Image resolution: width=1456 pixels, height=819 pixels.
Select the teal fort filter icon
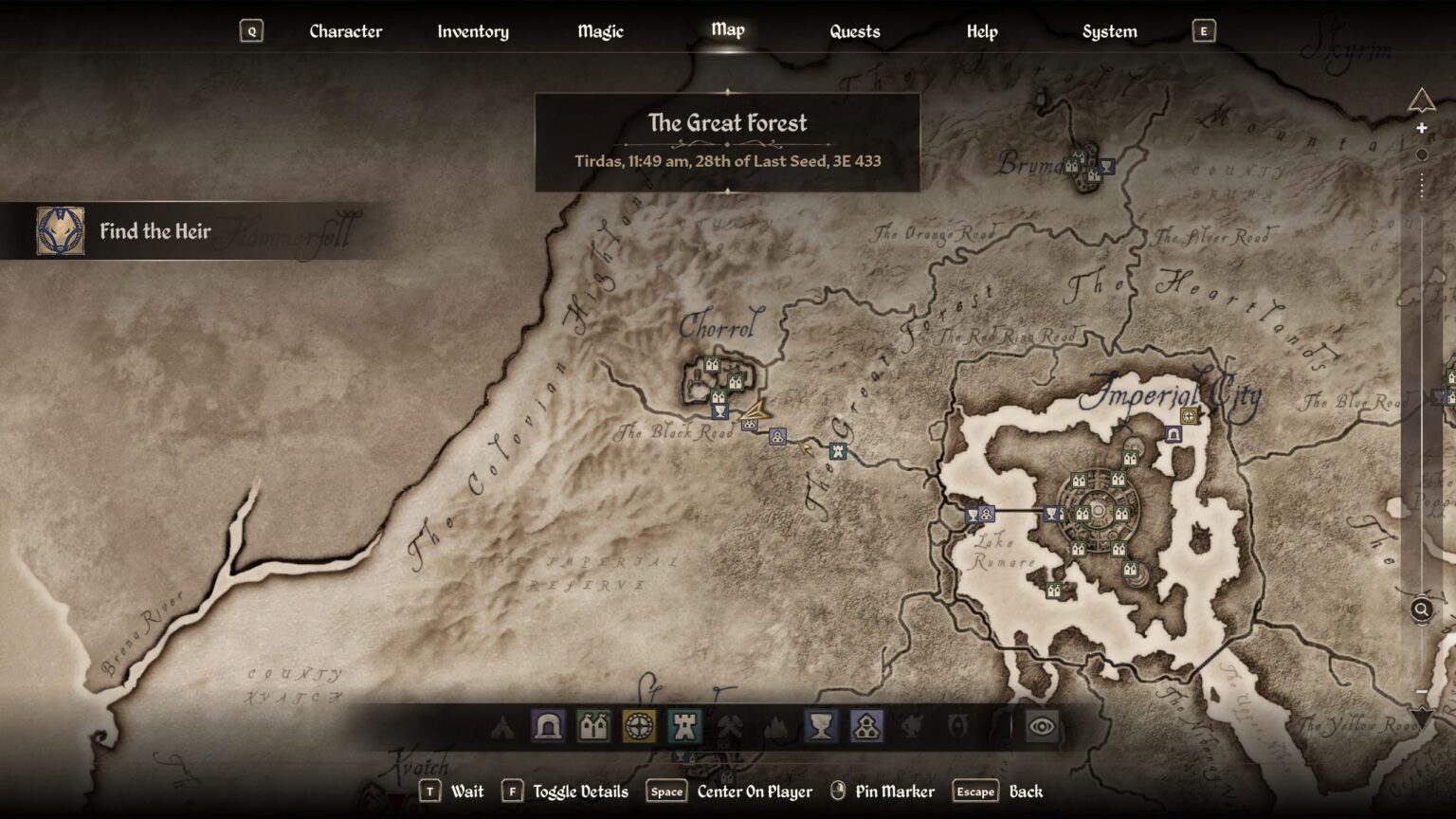tap(684, 727)
